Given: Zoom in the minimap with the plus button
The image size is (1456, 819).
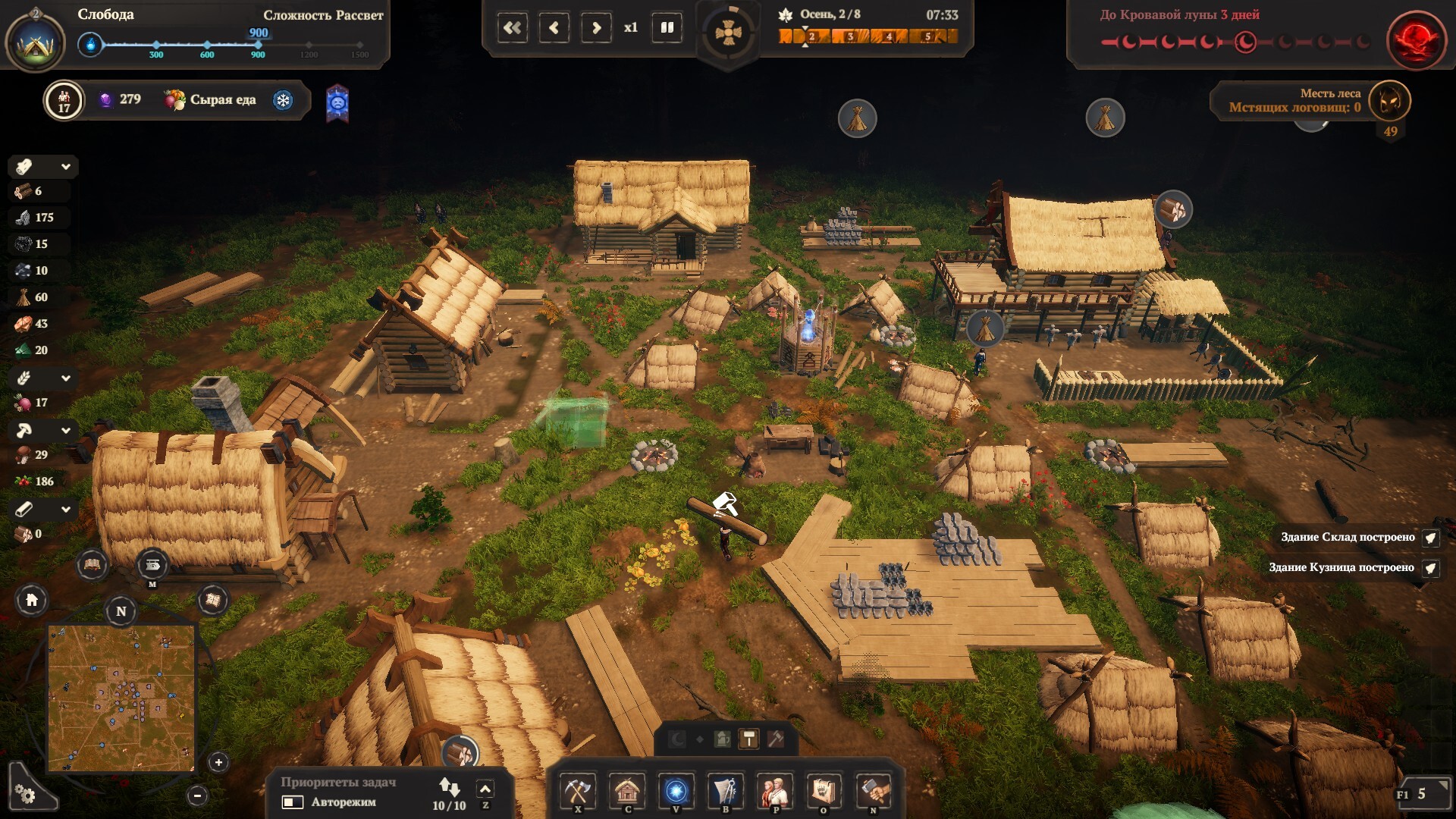Looking at the screenshot, I should [218, 762].
